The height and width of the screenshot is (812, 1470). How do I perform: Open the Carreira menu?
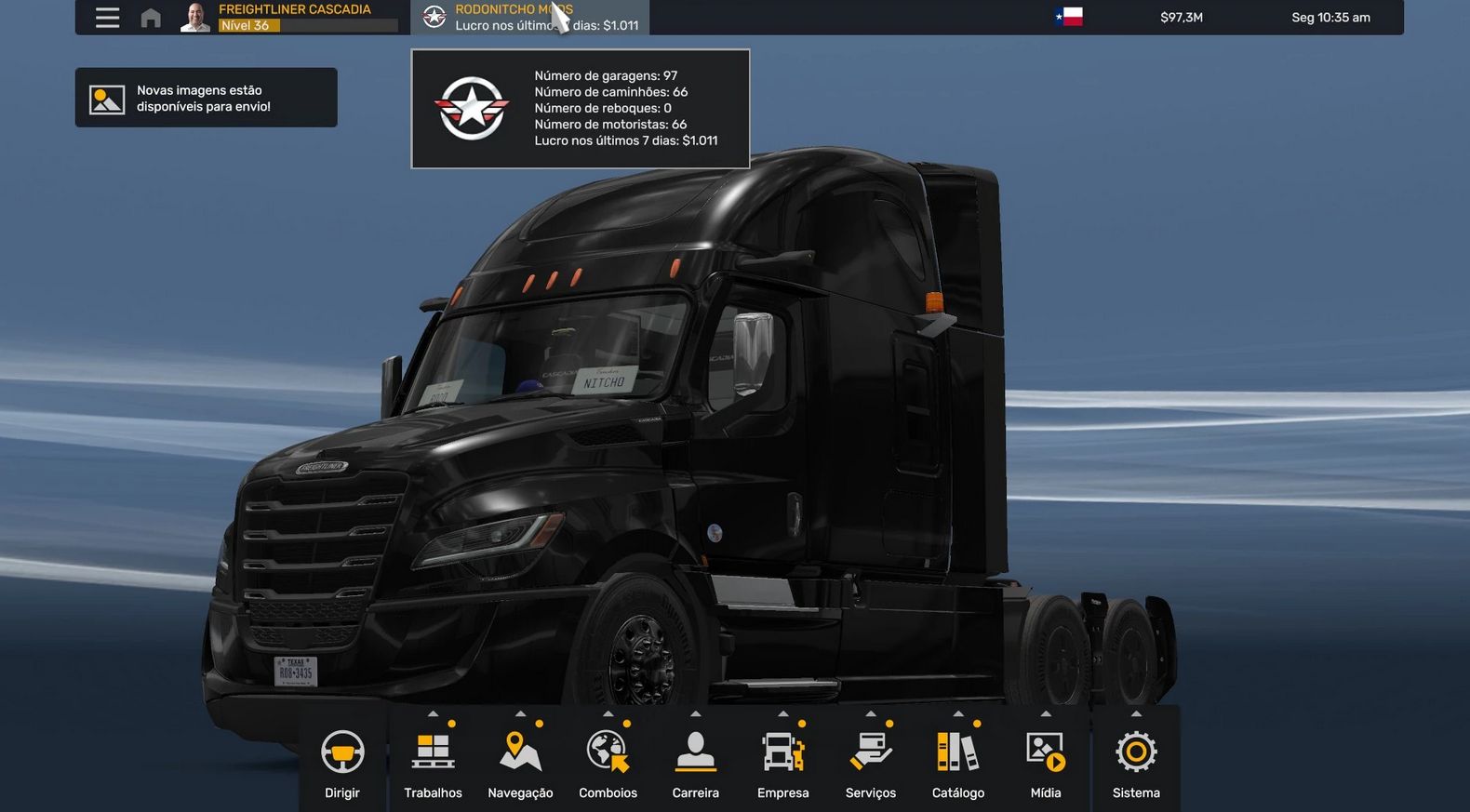[x=696, y=762]
